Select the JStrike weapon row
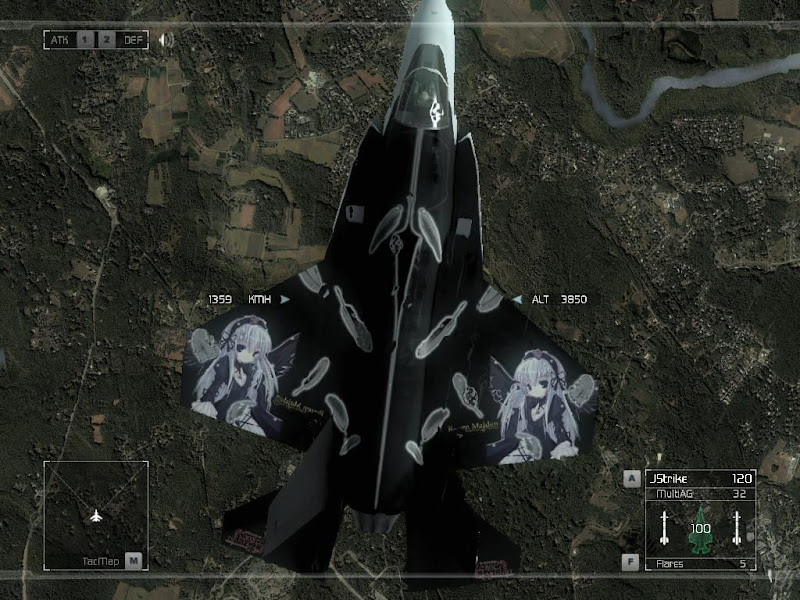The width and height of the screenshot is (800, 600). click(699, 479)
